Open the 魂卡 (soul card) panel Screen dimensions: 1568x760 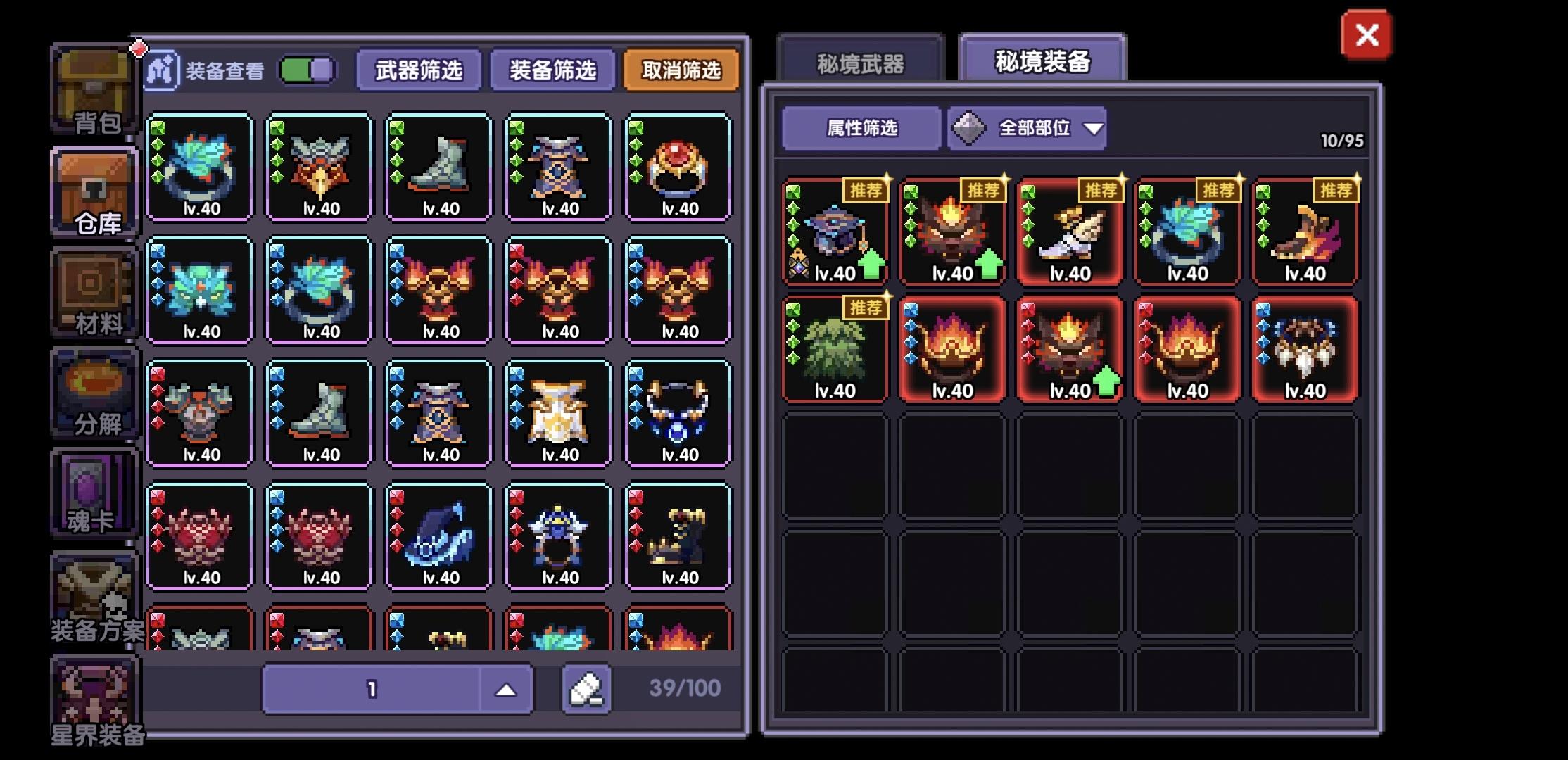[x=95, y=493]
